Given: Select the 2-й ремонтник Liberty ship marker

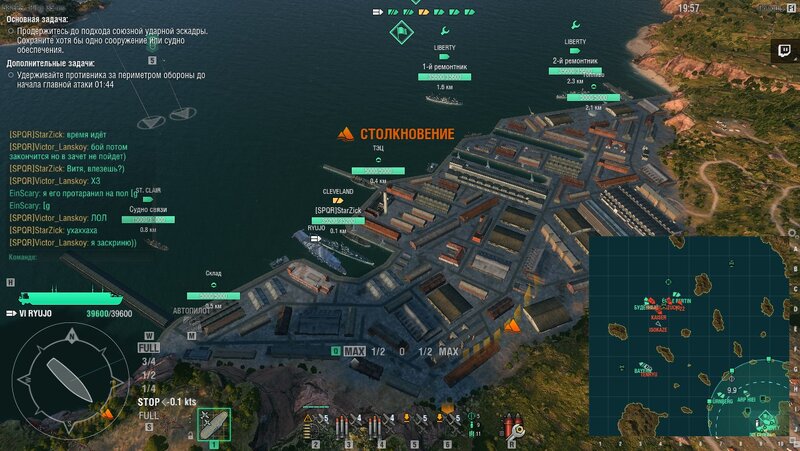Looking at the screenshot, I should click(x=575, y=70).
